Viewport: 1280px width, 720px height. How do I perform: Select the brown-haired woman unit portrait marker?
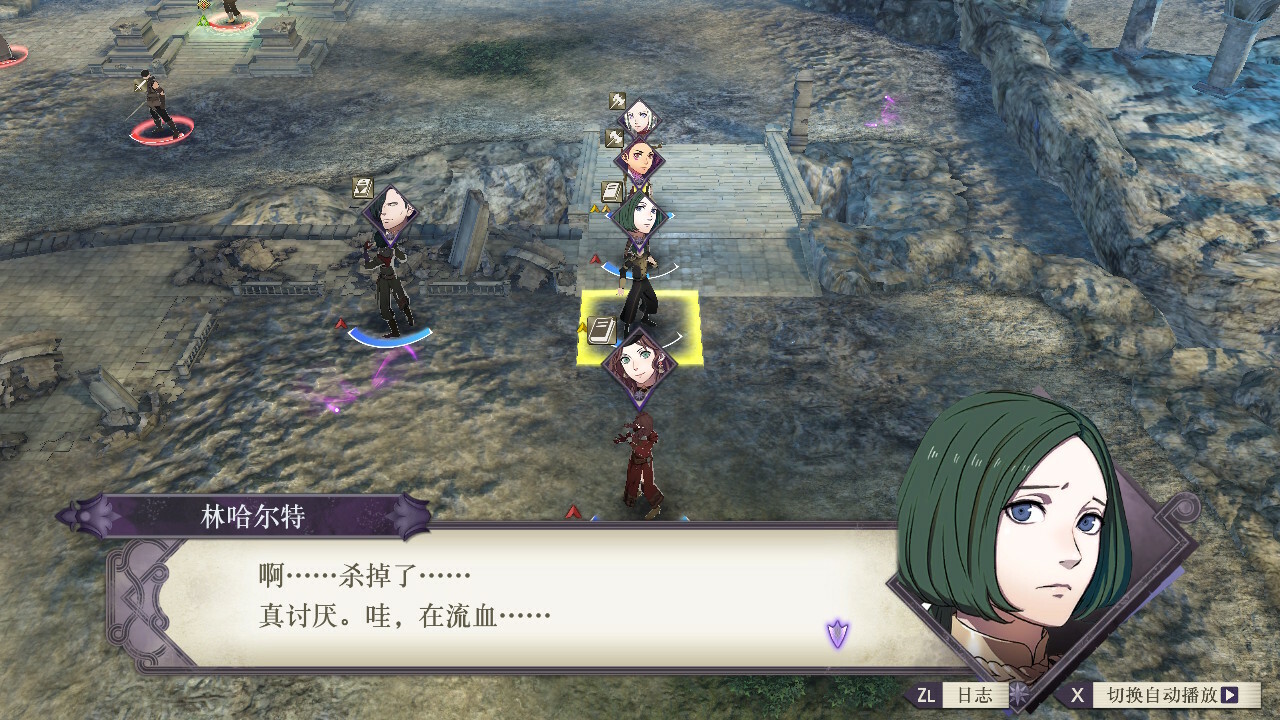pos(639,364)
